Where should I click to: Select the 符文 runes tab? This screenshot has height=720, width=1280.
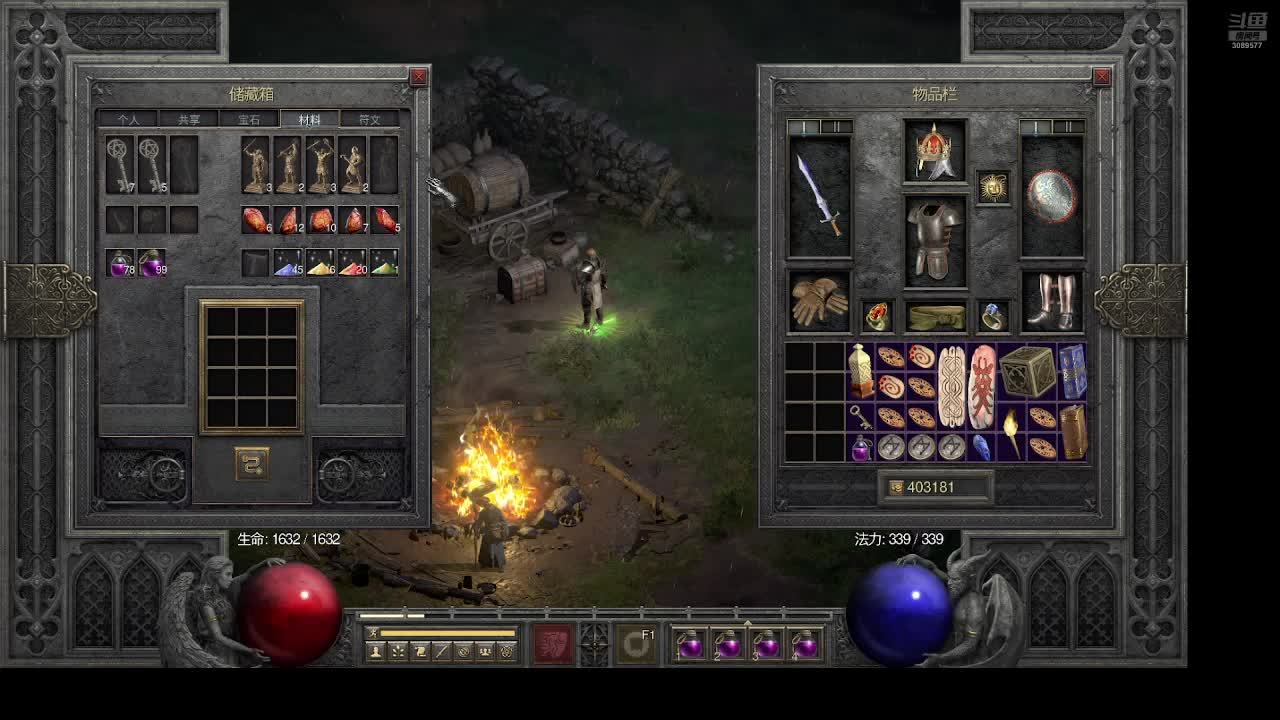(x=369, y=120)
